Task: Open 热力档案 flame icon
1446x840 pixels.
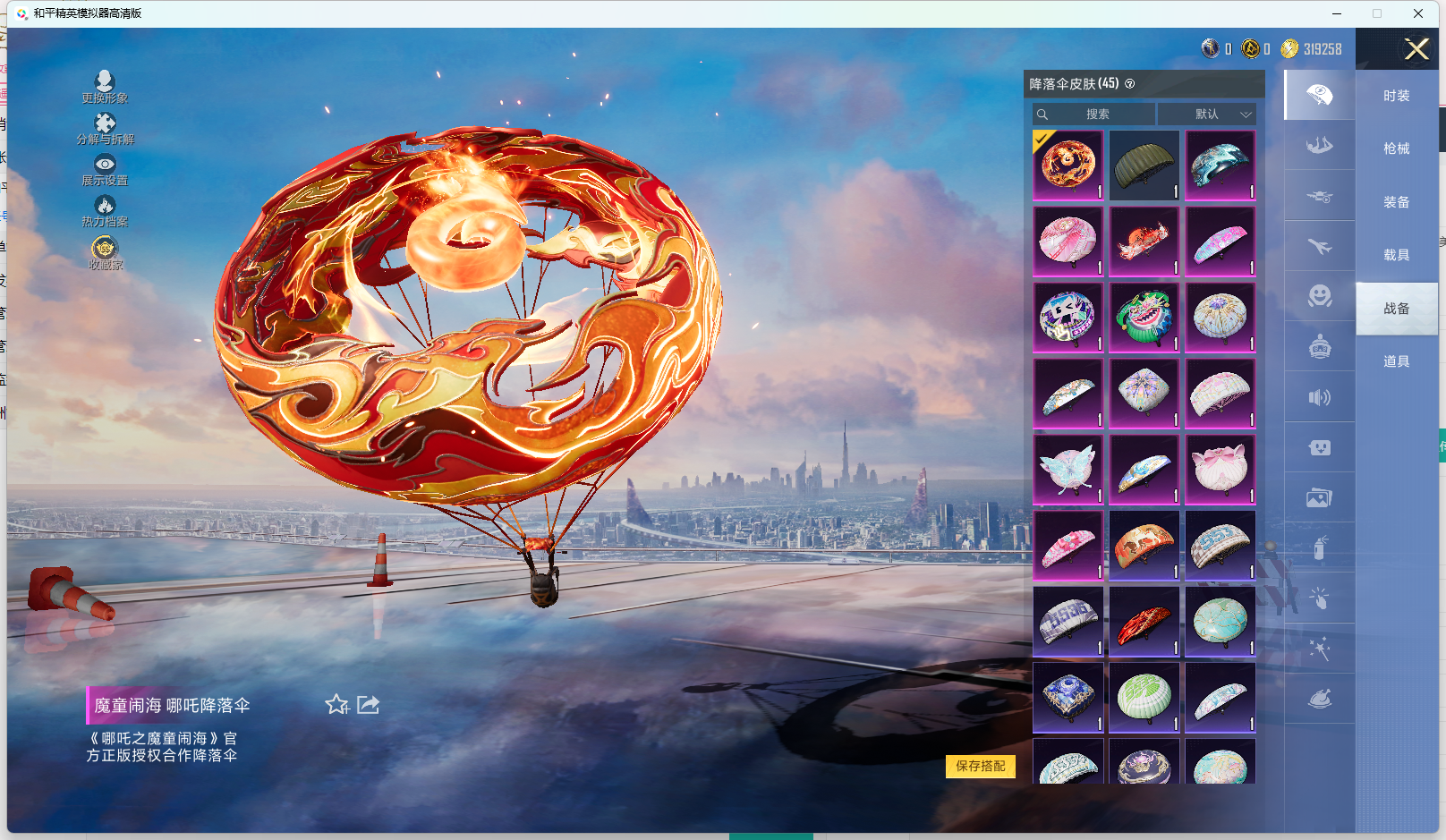Action: [105, 210]
